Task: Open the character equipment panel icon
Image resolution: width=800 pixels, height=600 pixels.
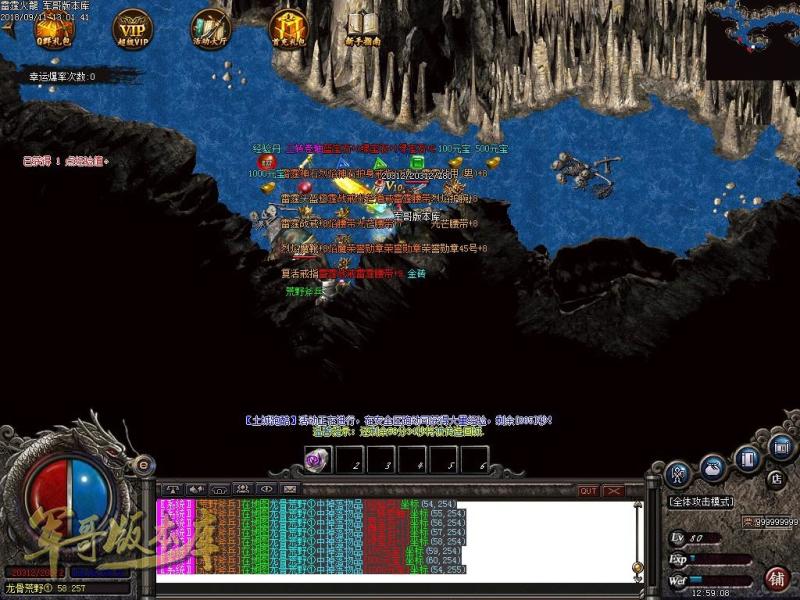Action: click(680, 472)
